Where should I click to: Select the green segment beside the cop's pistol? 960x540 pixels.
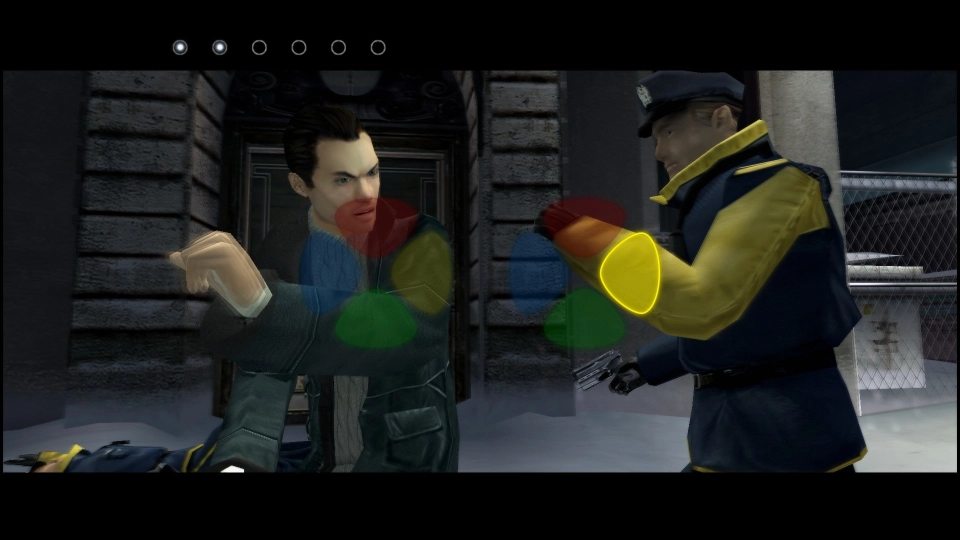click(x=585, y=321)
